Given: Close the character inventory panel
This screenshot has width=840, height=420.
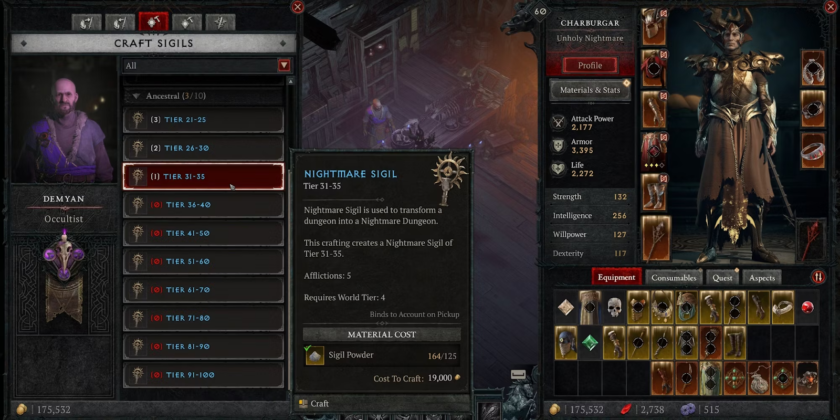Looking at the screenshot, I should [x=831, y=7].
